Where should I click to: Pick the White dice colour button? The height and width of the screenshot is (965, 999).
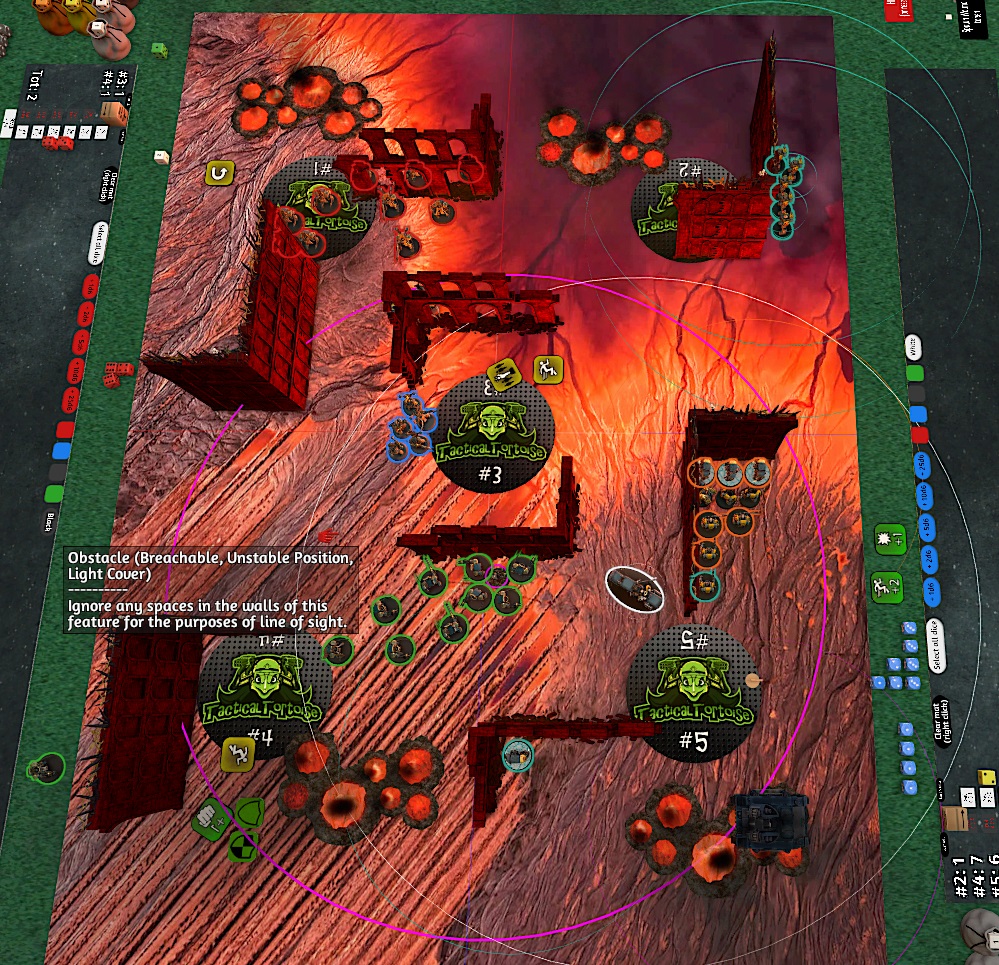(911, 347)
